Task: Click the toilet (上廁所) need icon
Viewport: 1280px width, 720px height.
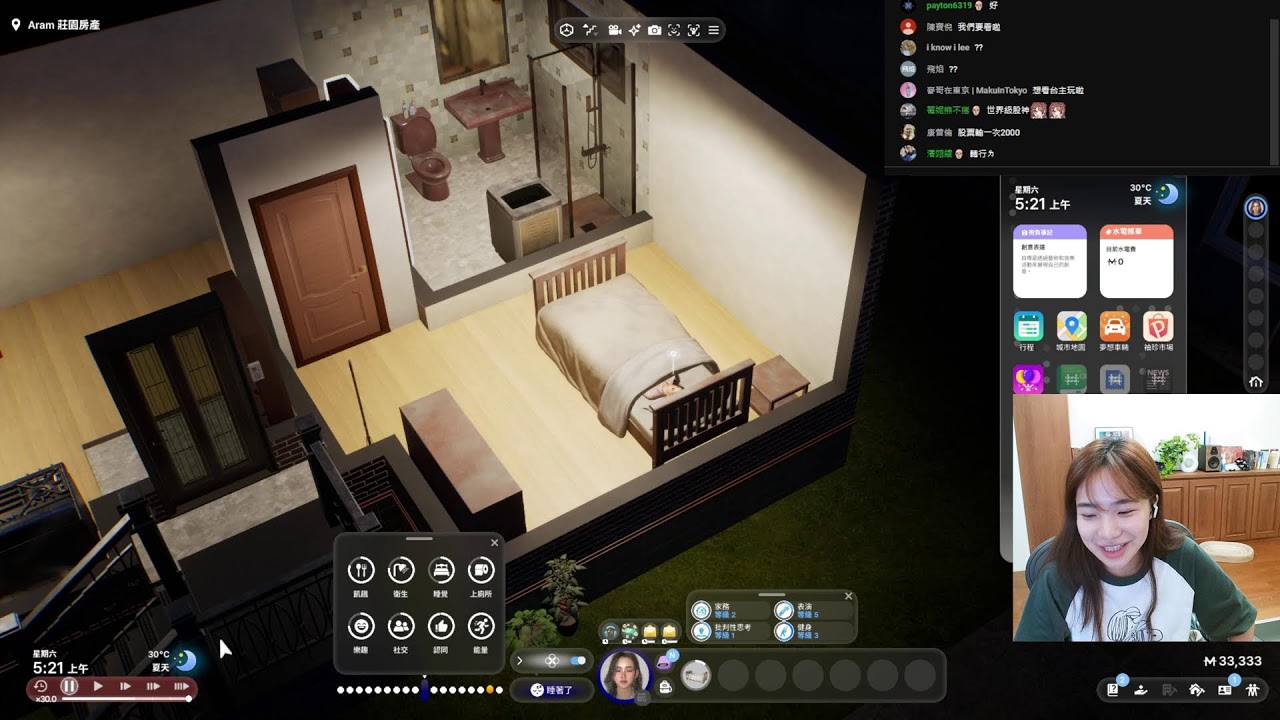Action: coord(481,571)
